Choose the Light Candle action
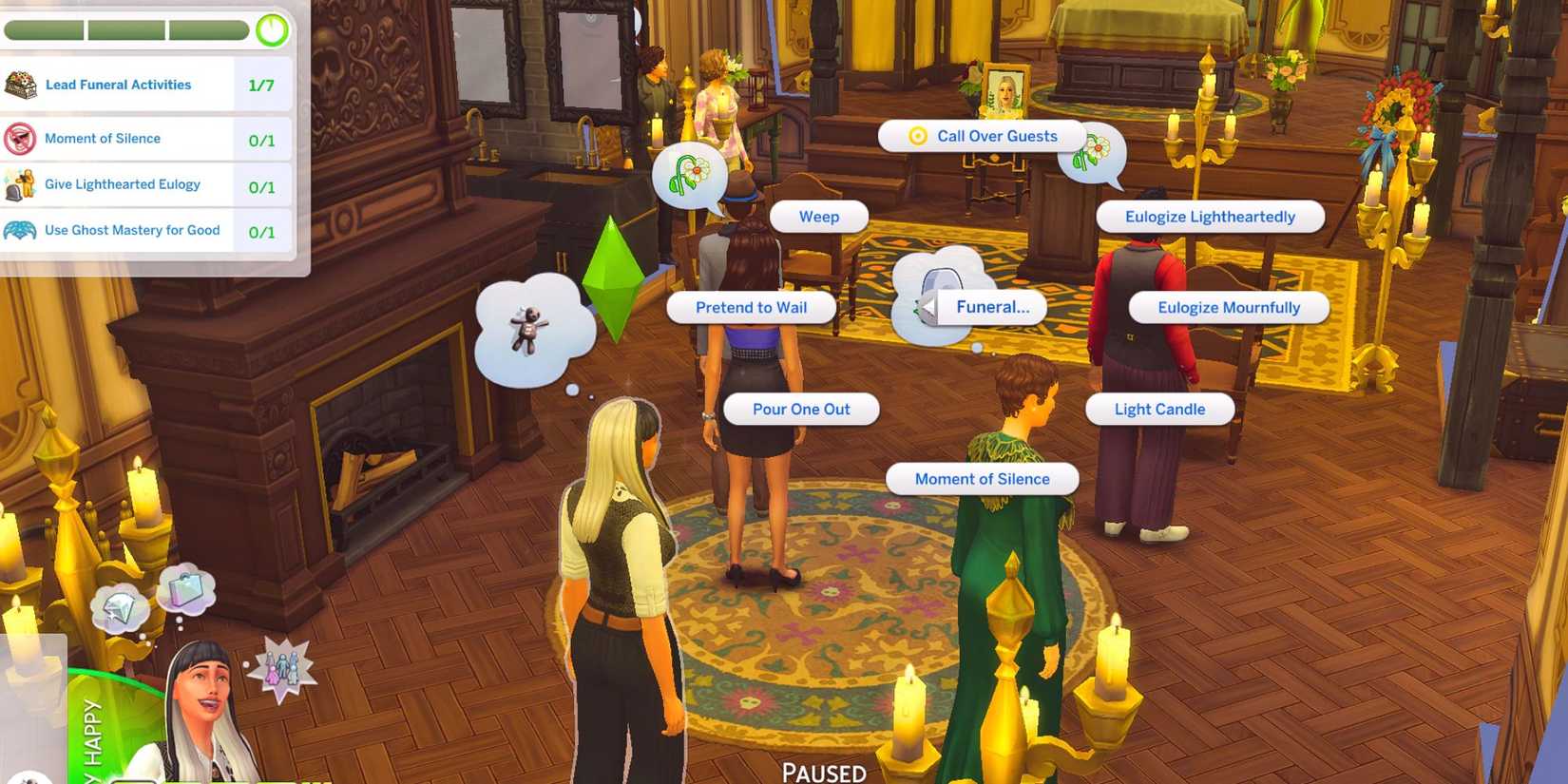Viewport: 1568px width, 784px height. coord(1159,409)
